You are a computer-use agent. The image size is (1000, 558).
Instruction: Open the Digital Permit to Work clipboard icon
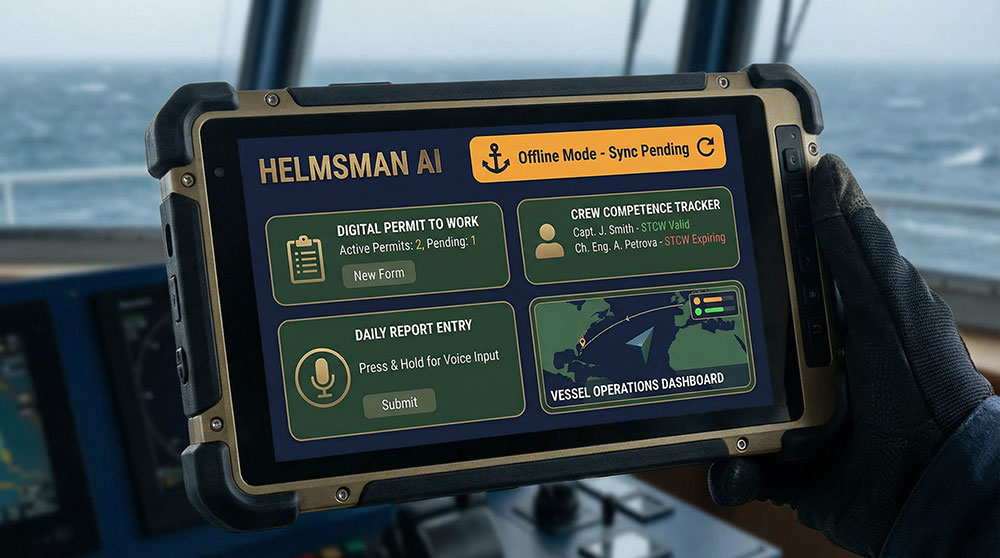[x=305, y=259]
